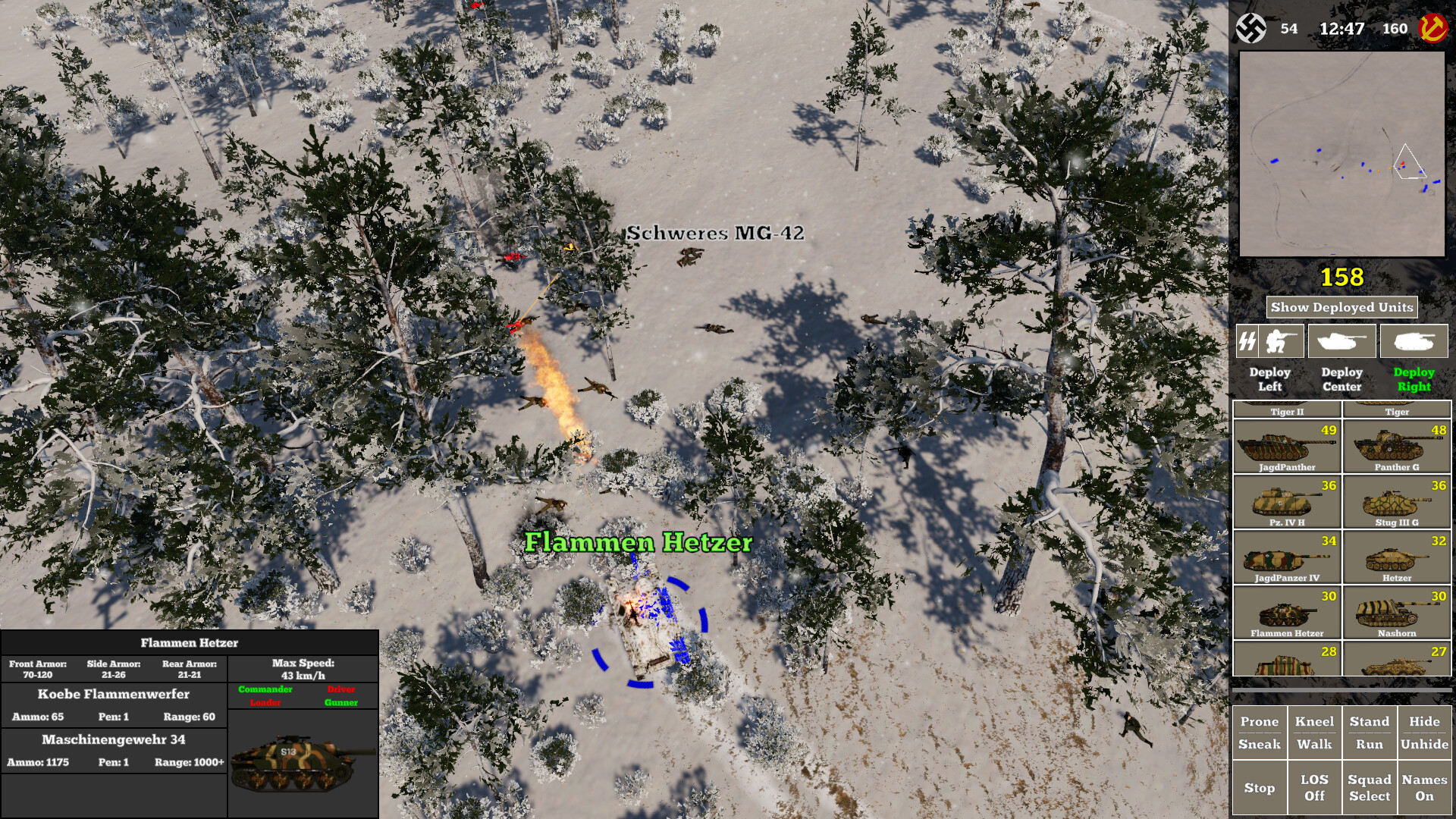
Task: Toggle LOS Off
Action: (x=1315, y=786)
